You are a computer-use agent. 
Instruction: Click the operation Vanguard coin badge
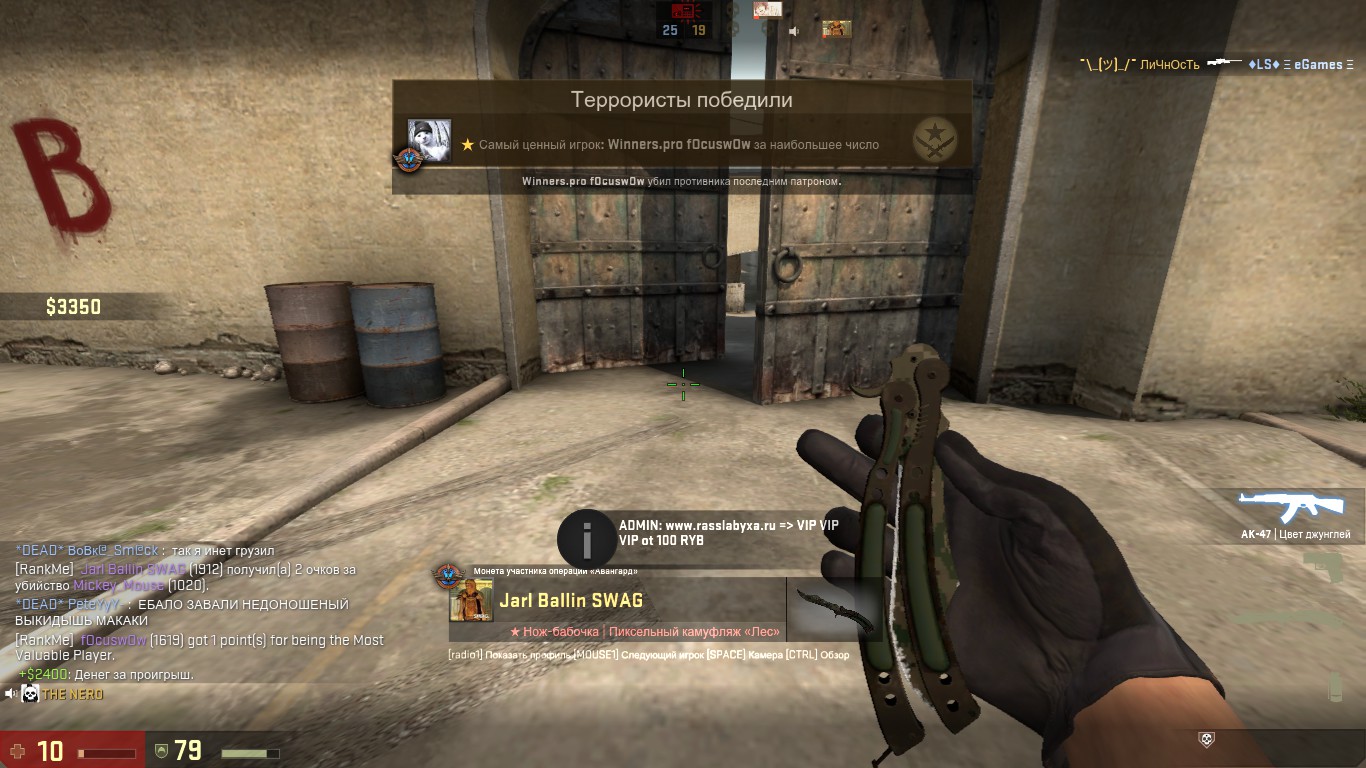(446, 575)
